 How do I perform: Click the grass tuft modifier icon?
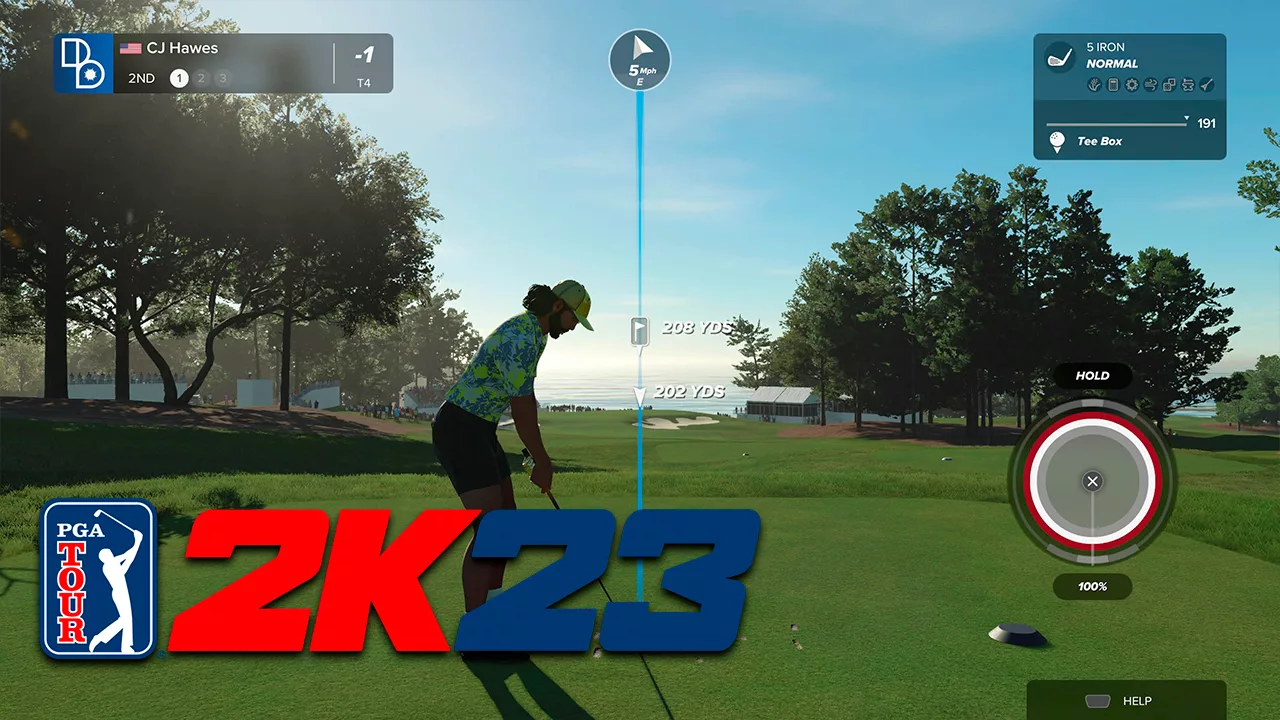(x=1095, y=86)
